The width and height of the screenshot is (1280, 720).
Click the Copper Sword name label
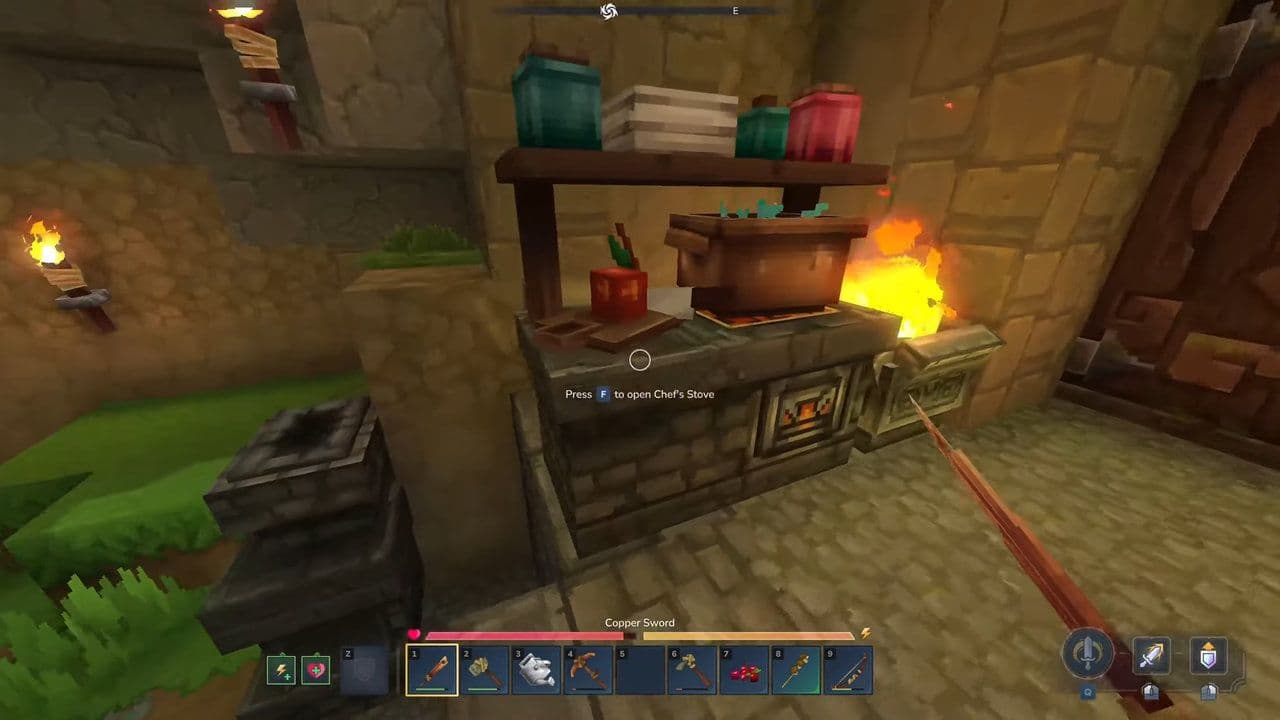640,622
